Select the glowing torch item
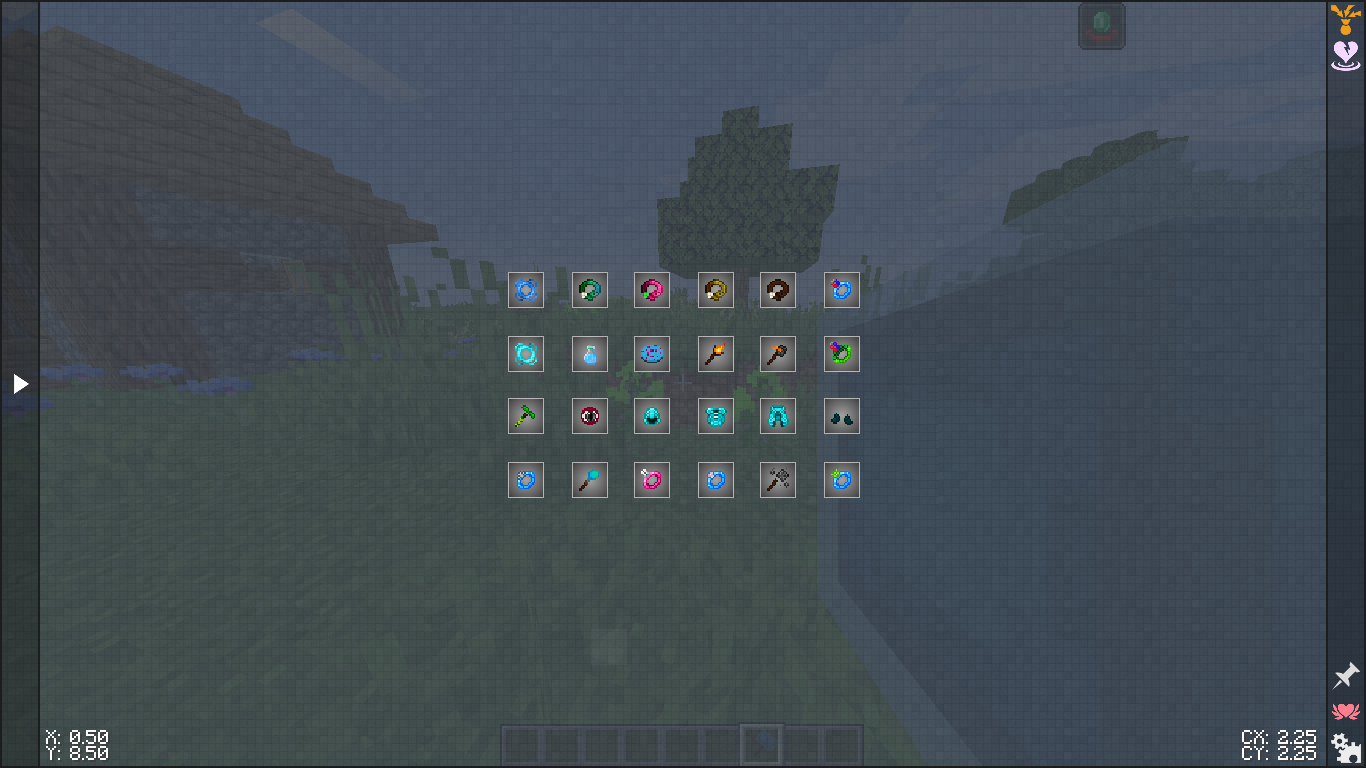 [716, 354]
